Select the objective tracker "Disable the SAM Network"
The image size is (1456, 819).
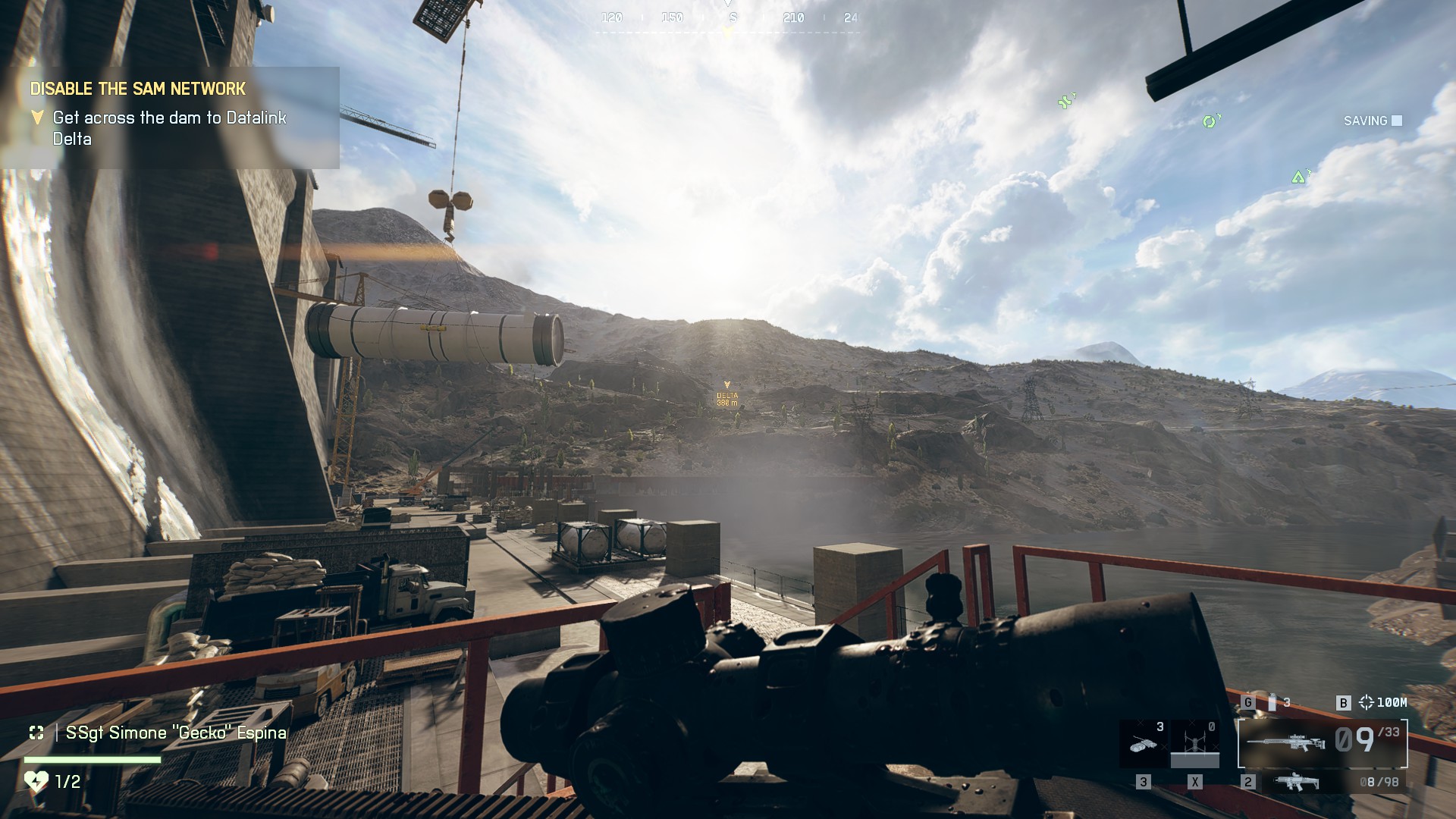click(x=137, y=89)
